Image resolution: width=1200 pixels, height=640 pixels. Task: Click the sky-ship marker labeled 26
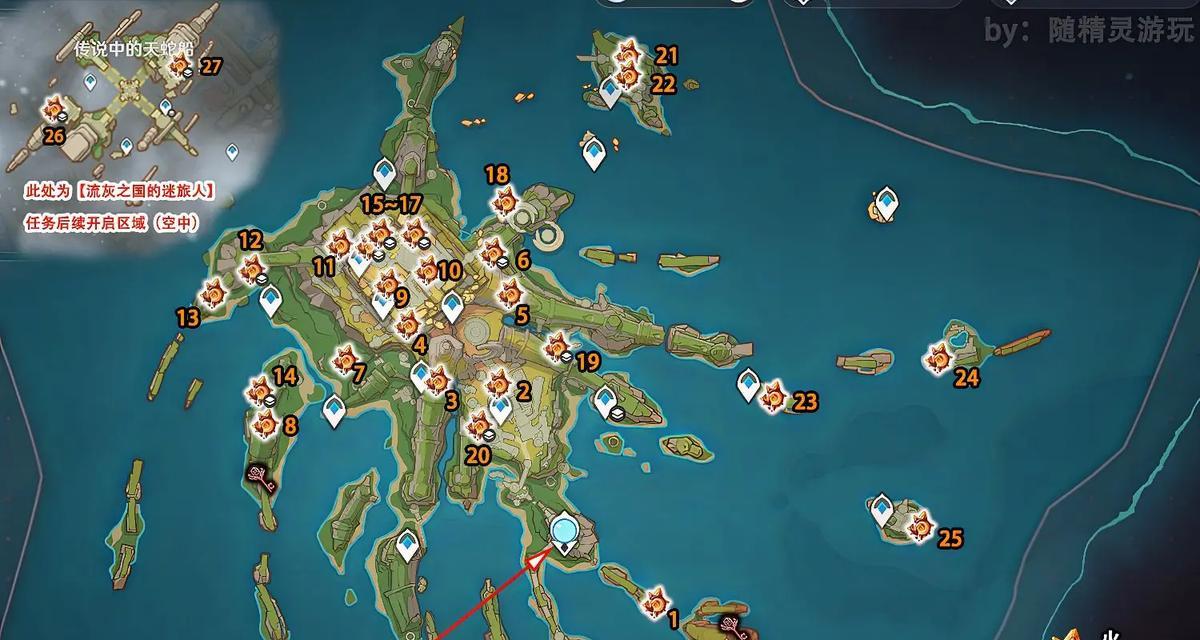pyautogui.click(x=53, y=108)
